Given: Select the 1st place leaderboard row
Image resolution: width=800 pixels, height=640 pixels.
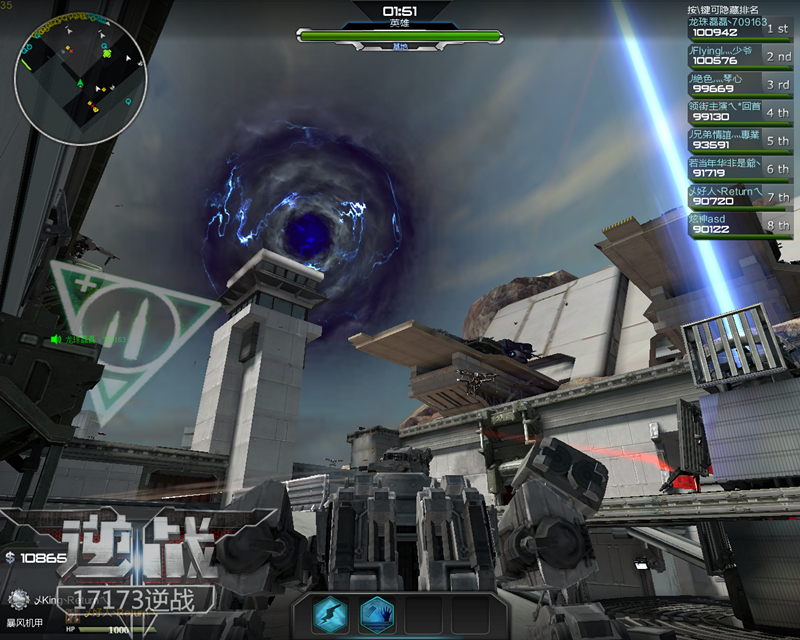Looking at the screenshot, I should 740,27.
